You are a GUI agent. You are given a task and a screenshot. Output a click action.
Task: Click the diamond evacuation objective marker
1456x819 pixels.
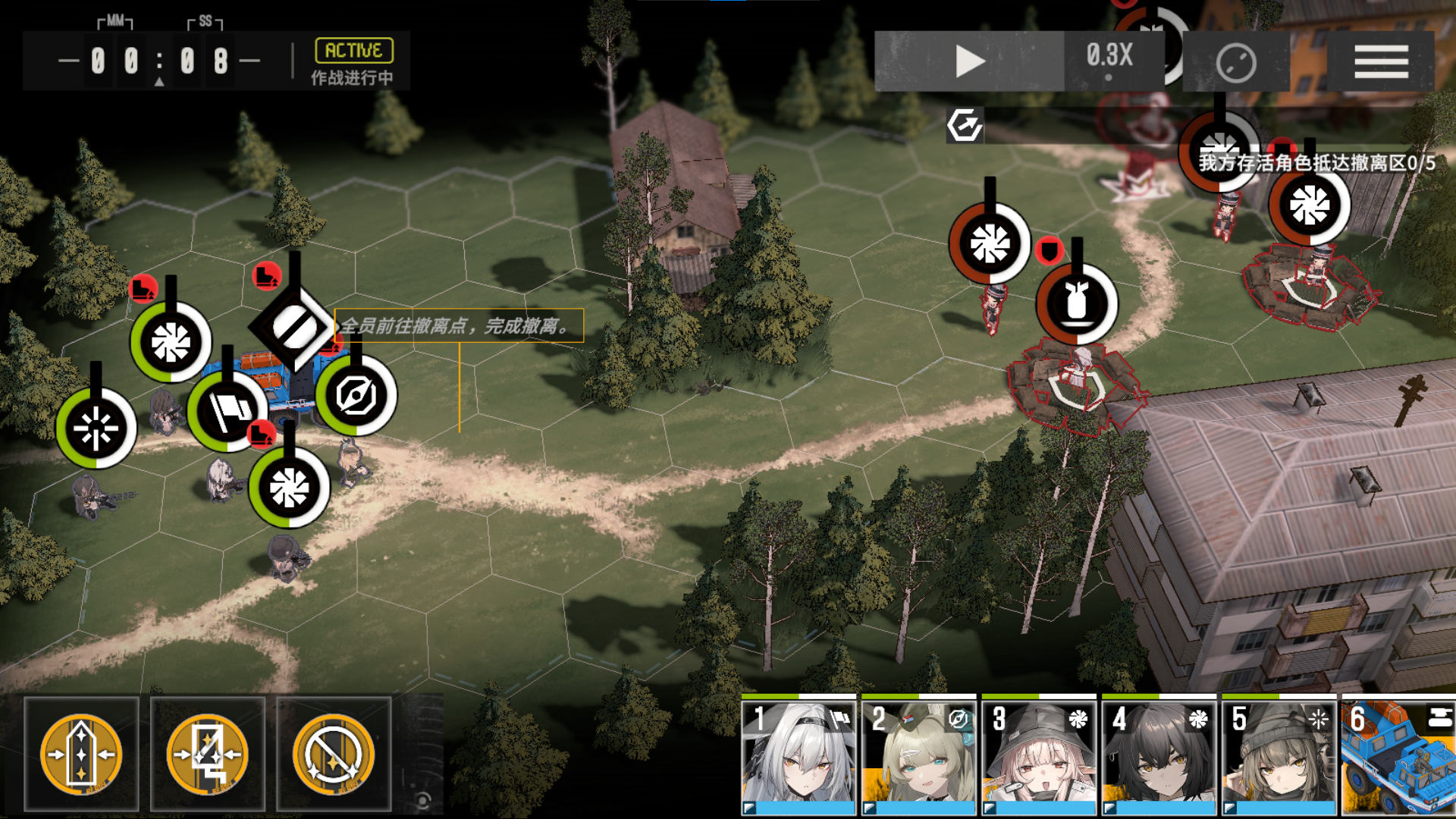293,328
